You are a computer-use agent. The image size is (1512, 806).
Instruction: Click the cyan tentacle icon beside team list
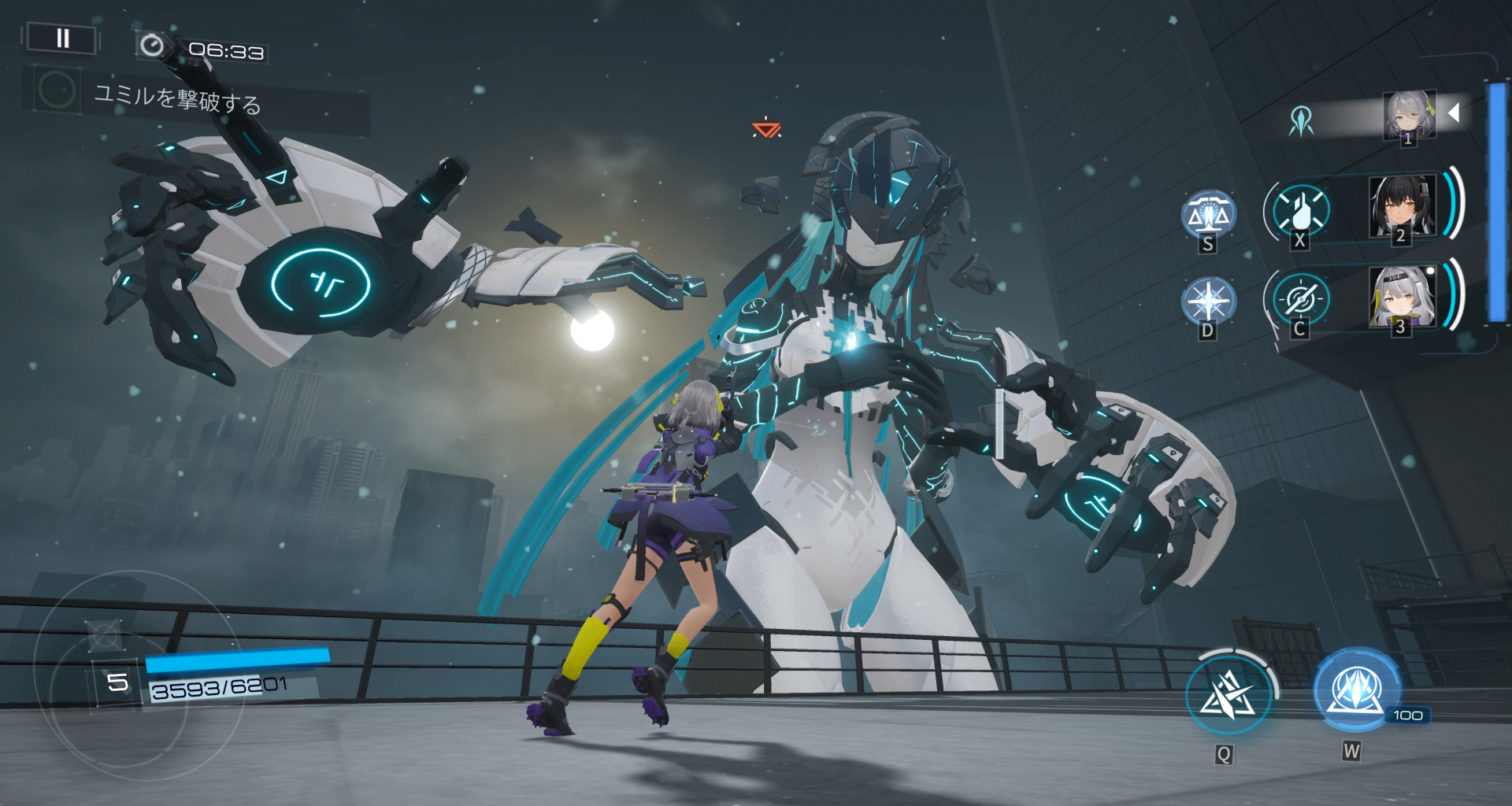point(1301,121)
